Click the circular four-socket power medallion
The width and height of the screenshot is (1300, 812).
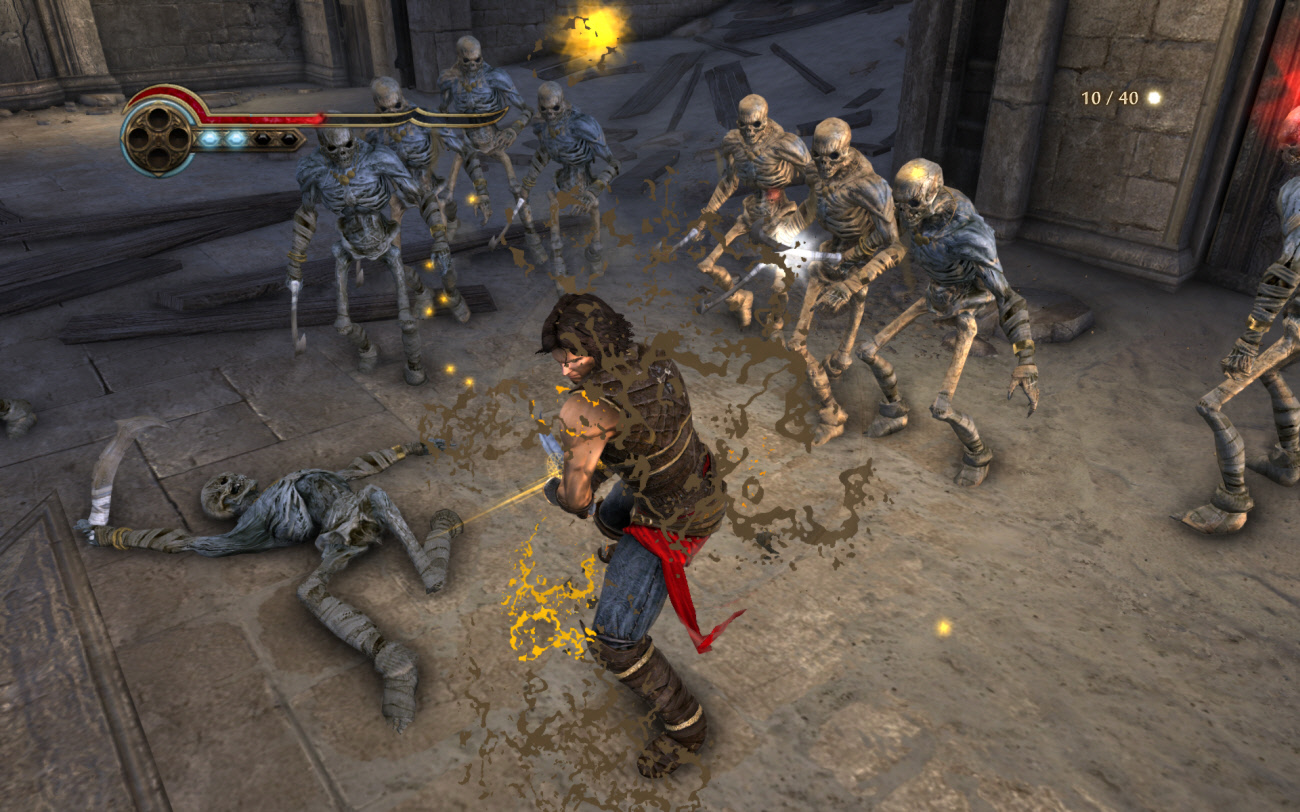pyautogui.click(x=158, y=137)
